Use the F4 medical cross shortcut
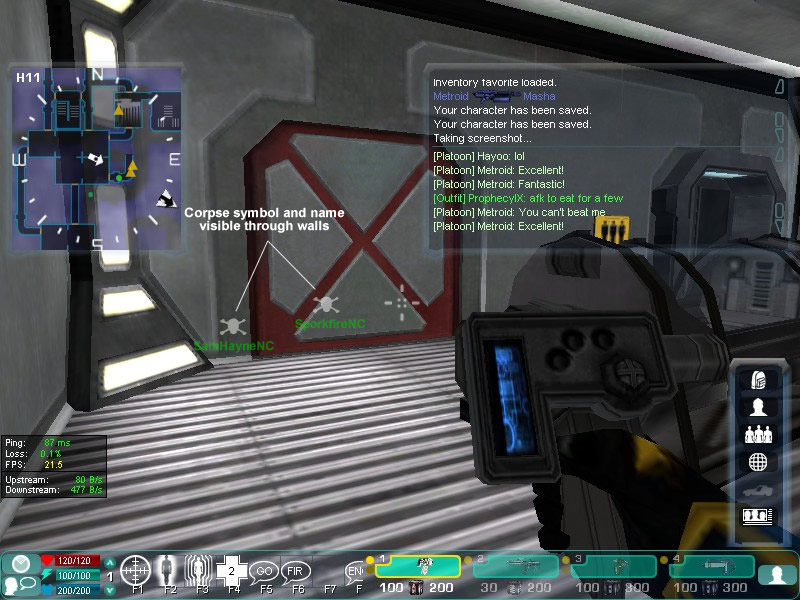Screen dimensions: 800x600 click(232, 571)
